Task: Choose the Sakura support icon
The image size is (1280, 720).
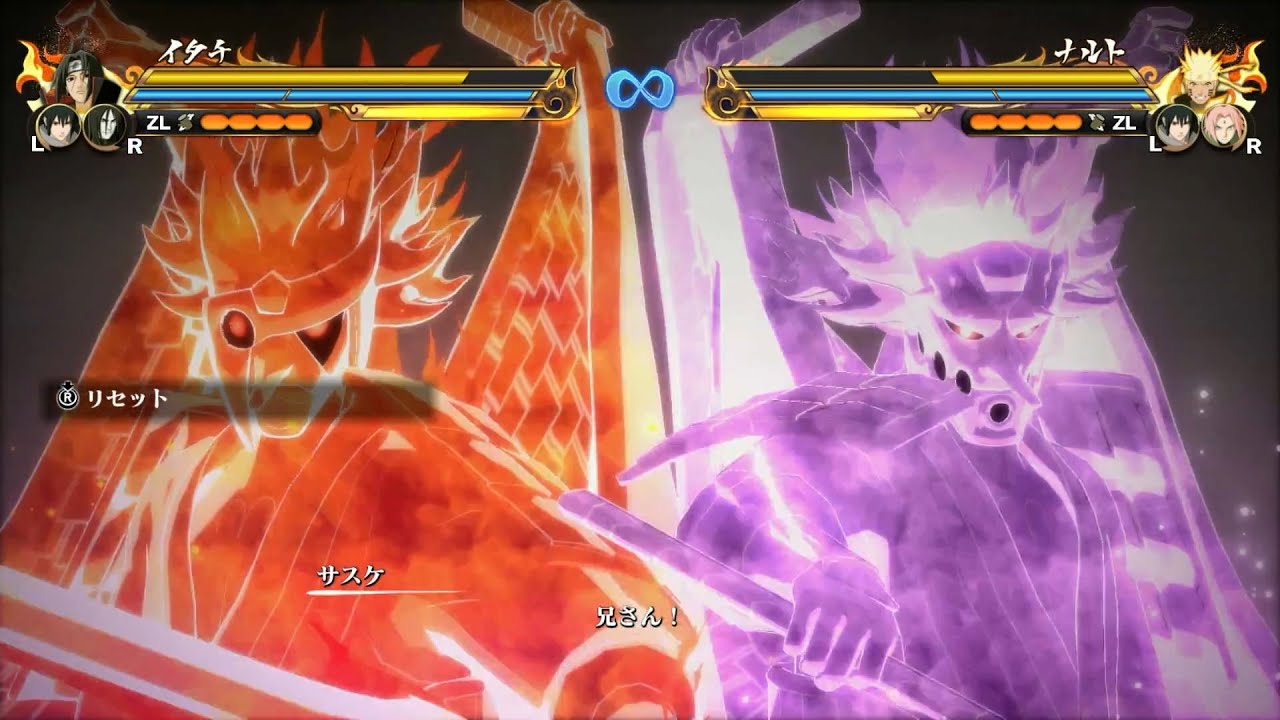Action: 1223,126
